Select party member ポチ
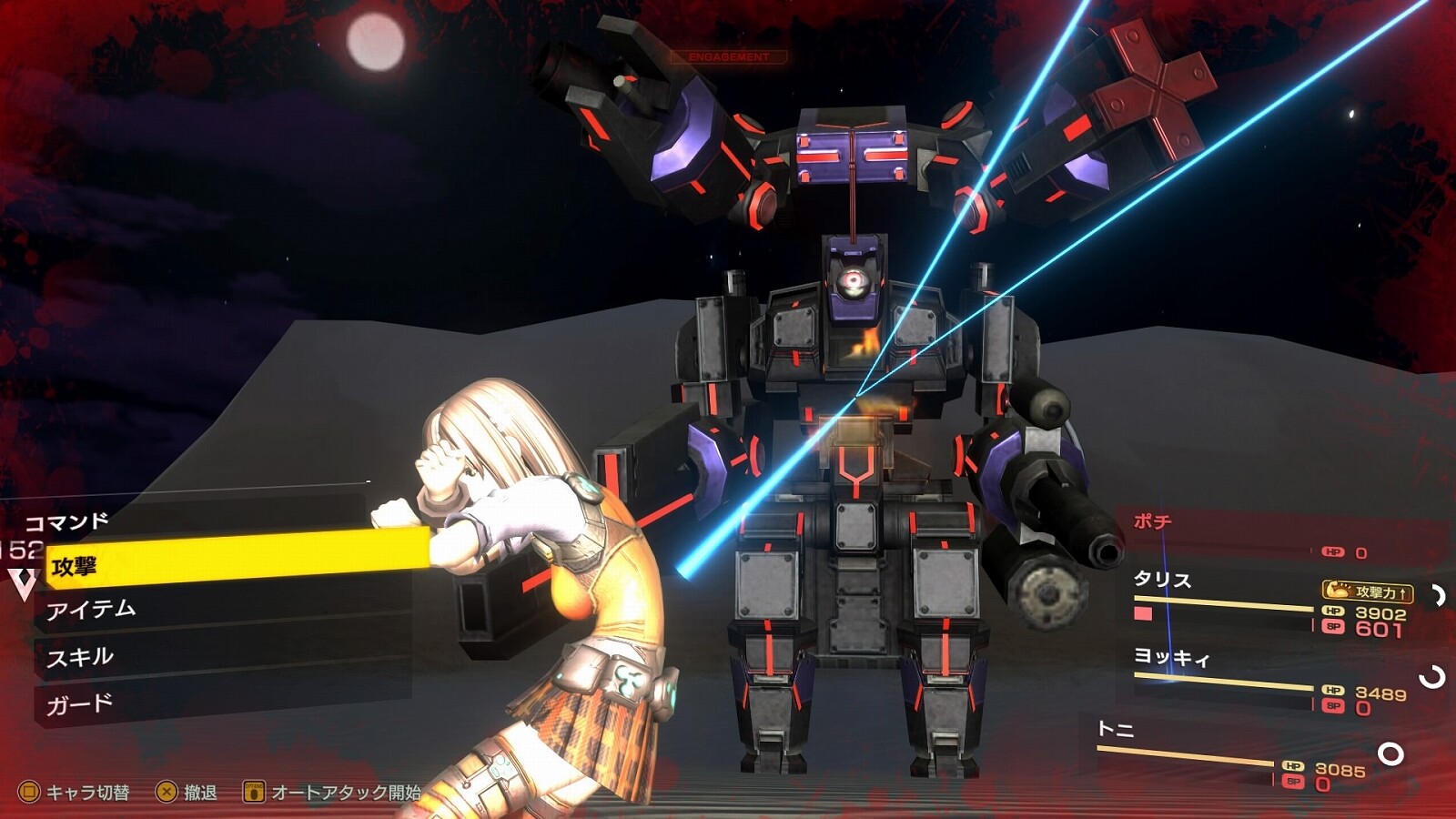 click(1152, 521)
